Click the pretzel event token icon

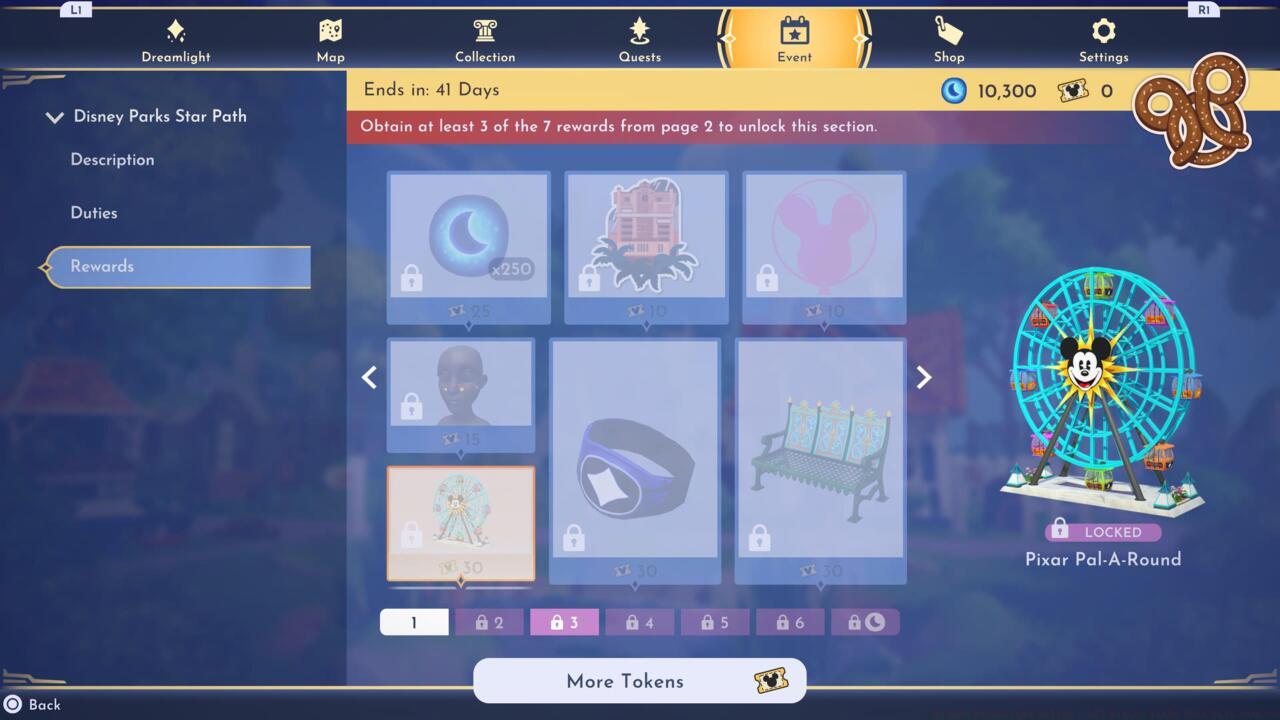tap(1190, 112)
